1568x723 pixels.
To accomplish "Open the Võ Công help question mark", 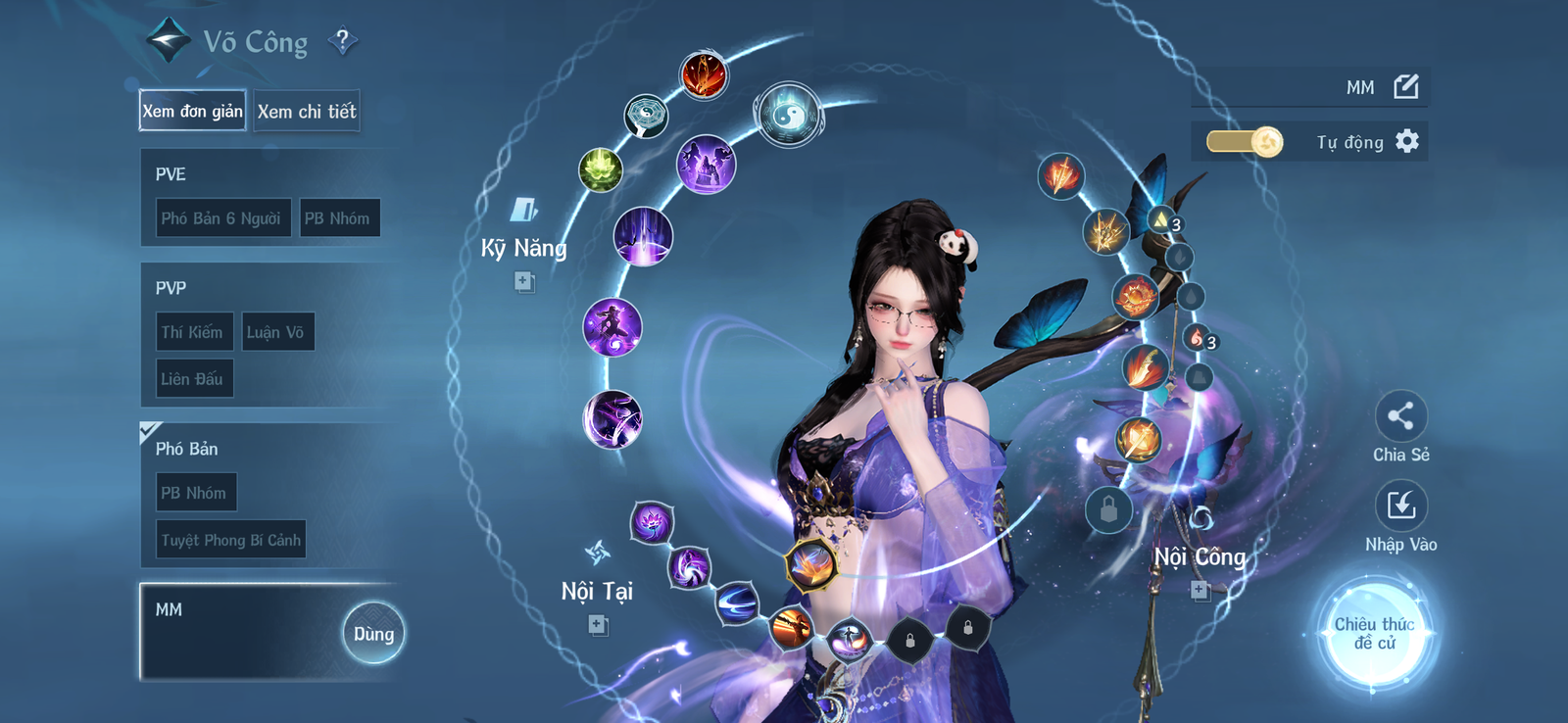I will click(x=341, y=40).
